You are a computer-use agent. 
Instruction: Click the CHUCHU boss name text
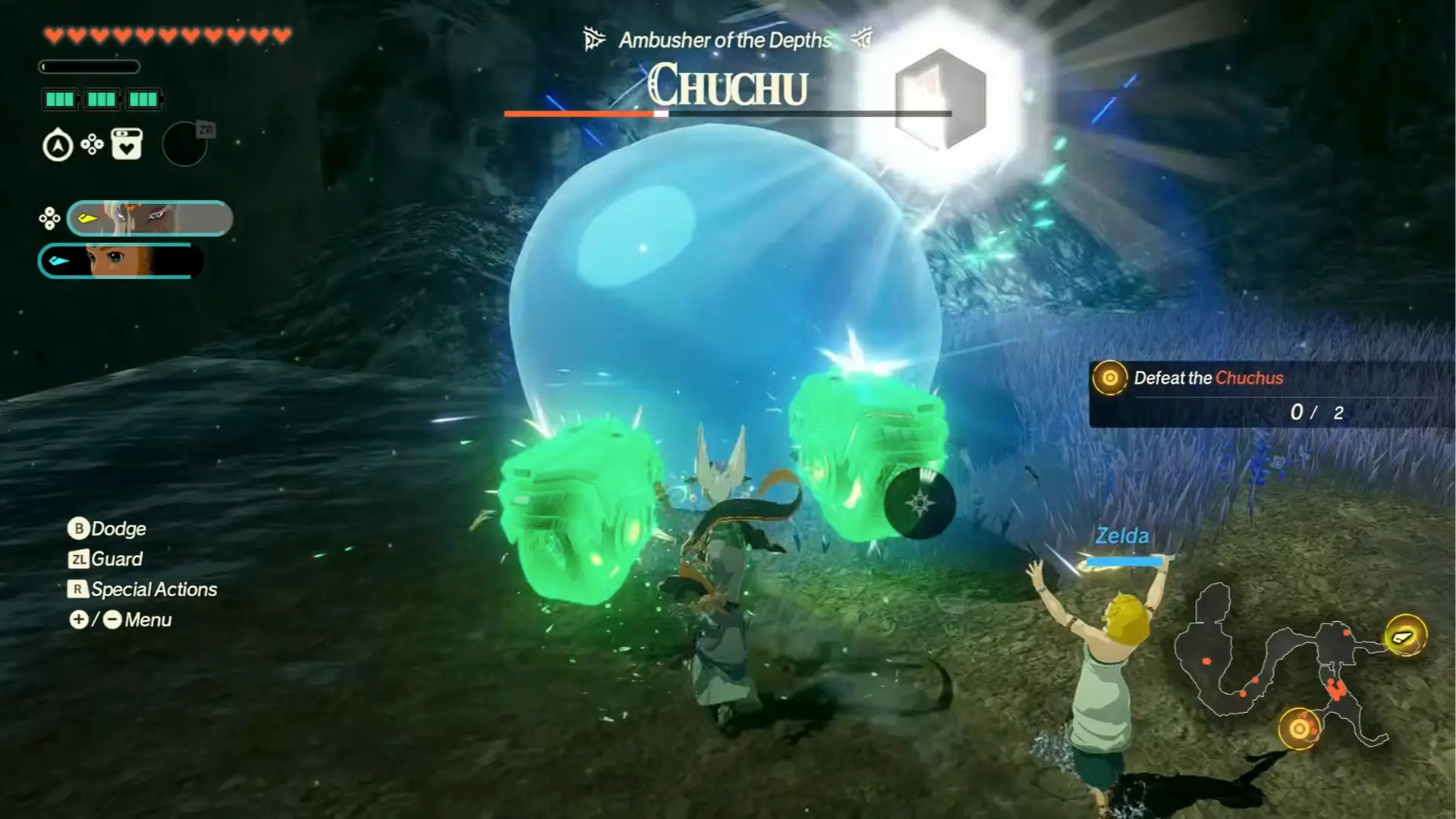[731, 86]
